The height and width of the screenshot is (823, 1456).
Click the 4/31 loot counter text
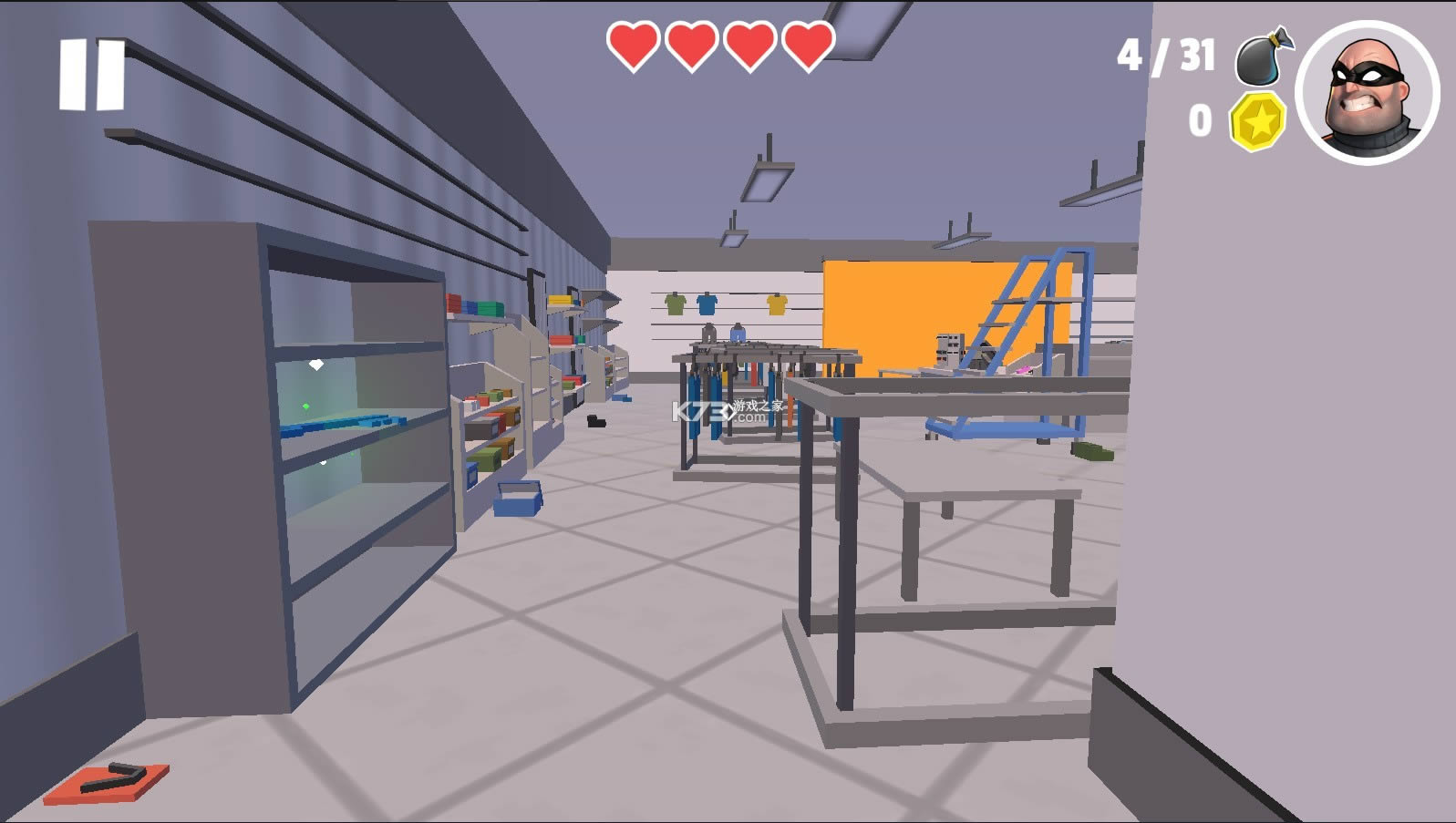tap(1167, 57)
